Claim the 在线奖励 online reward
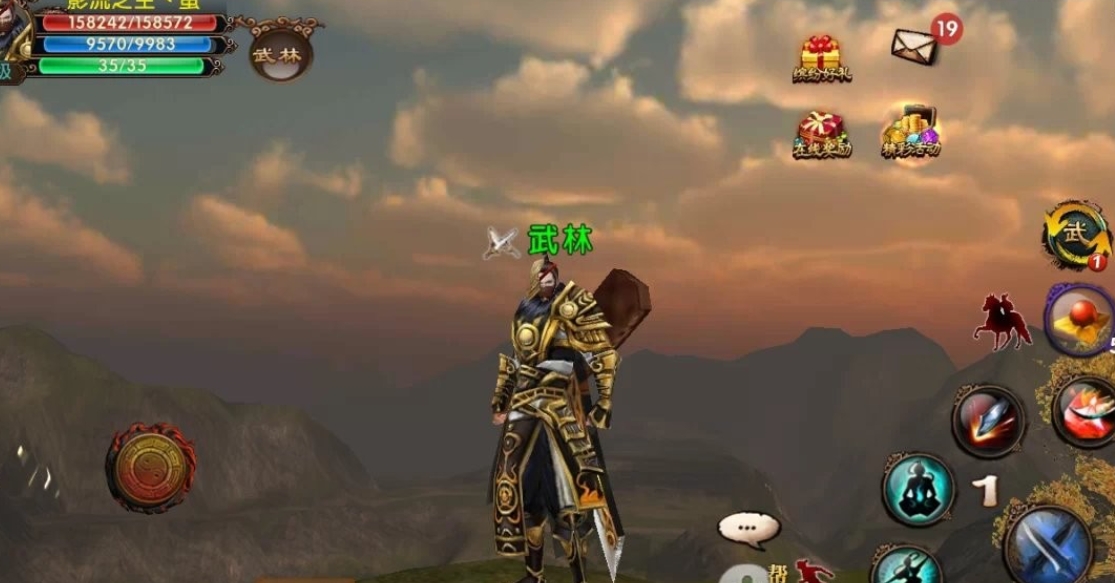 (x=821, y=134)
